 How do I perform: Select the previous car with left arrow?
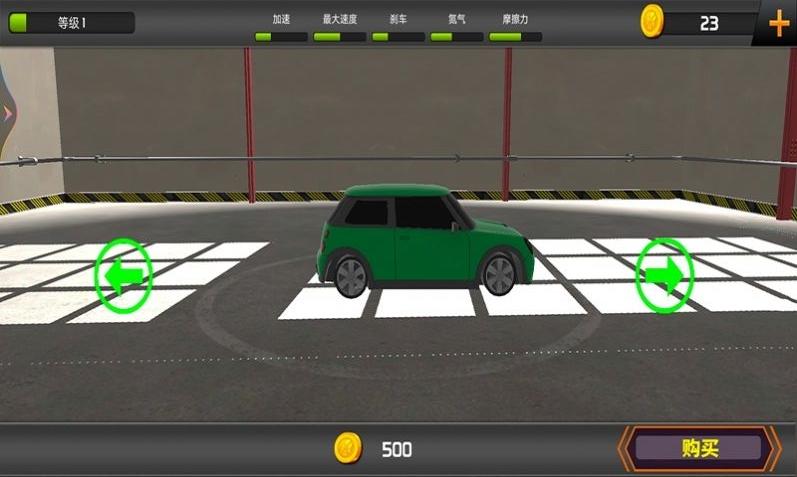click(123, 275)
